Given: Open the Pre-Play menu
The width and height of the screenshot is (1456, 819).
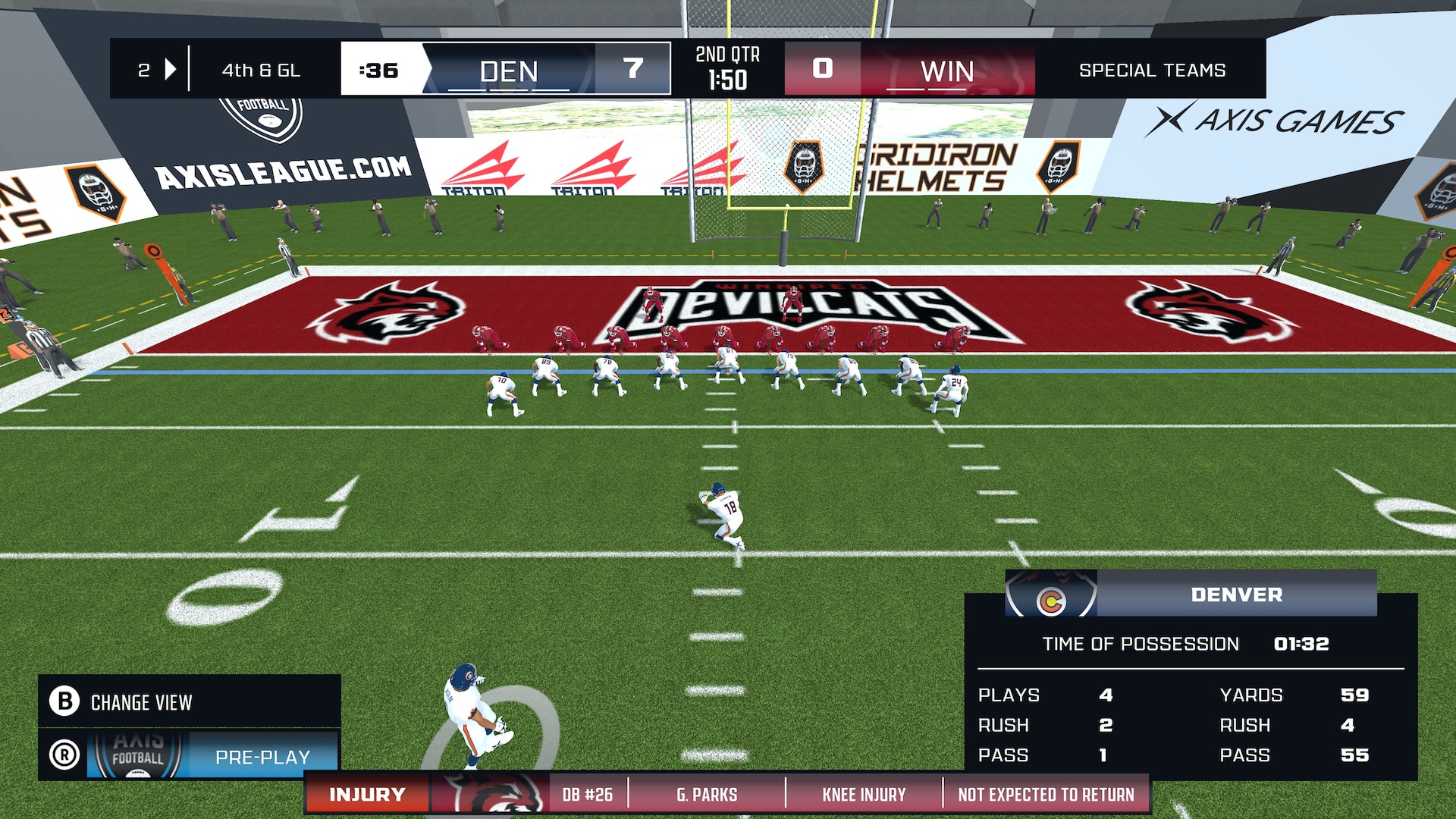Looking at the screenshot, I should pyautogui.click(x=262, y=756).
